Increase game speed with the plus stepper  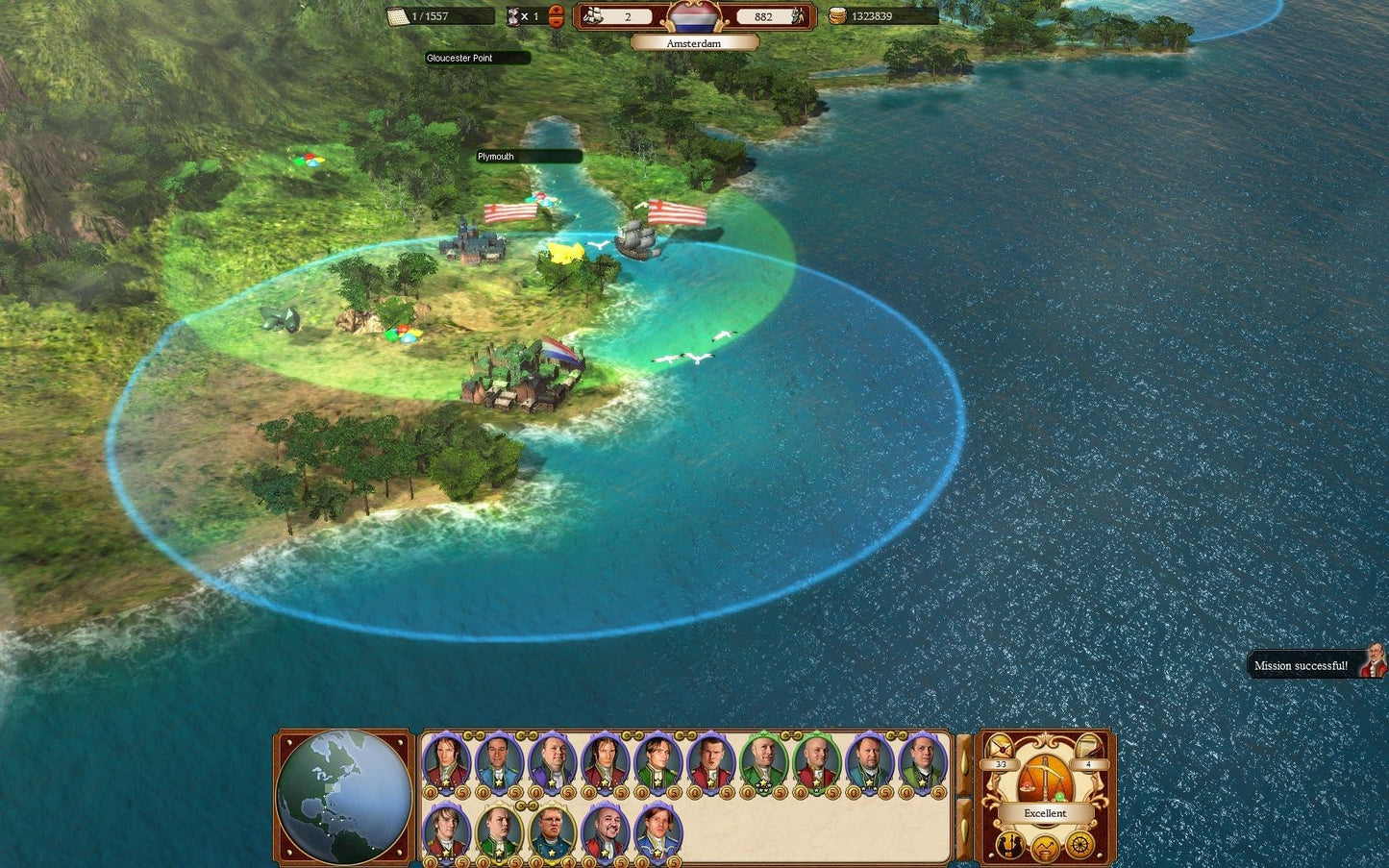point(556,10)
